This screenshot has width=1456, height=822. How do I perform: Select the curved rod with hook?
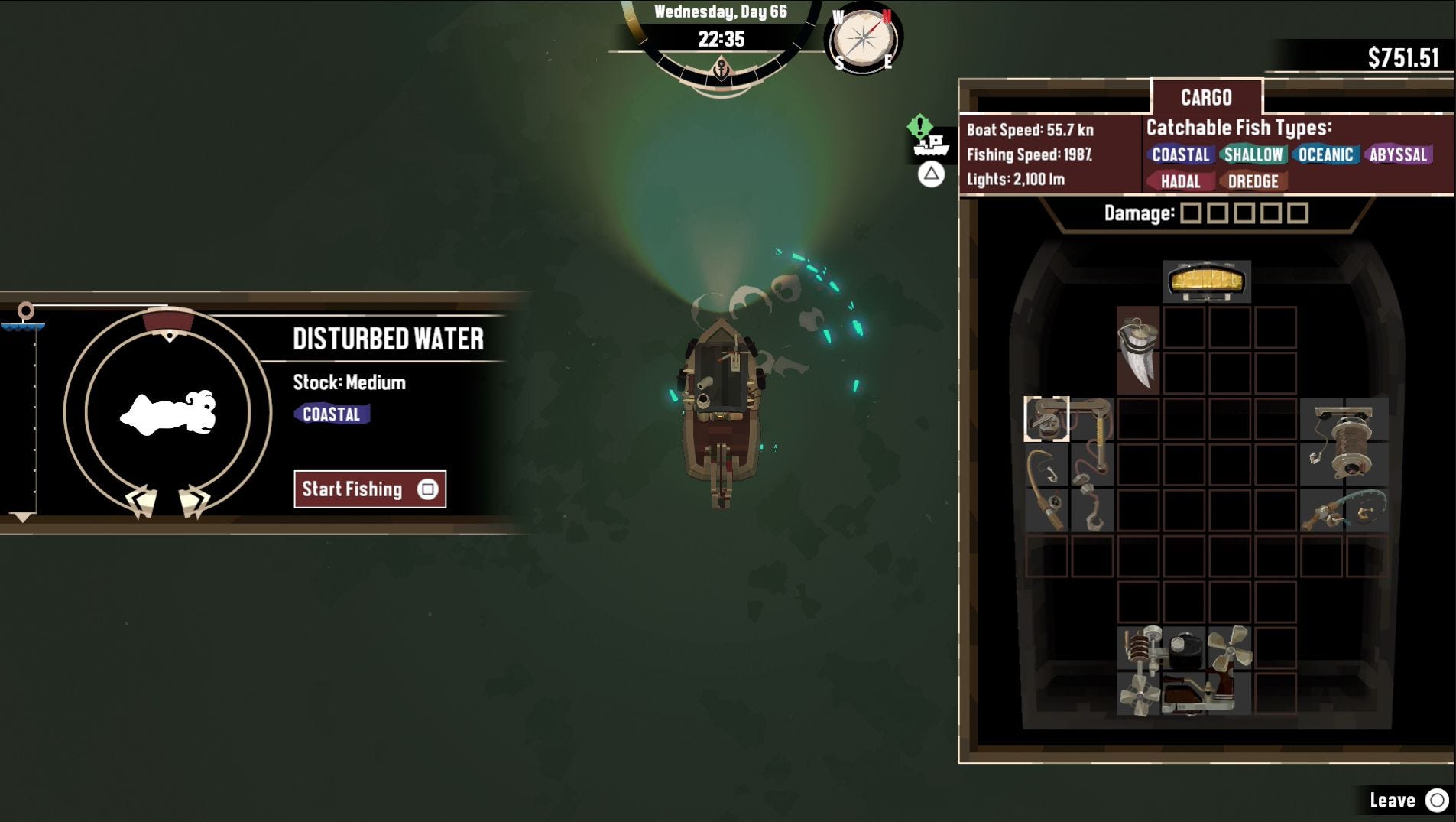pyautogui.click(x=1046, y=488)
